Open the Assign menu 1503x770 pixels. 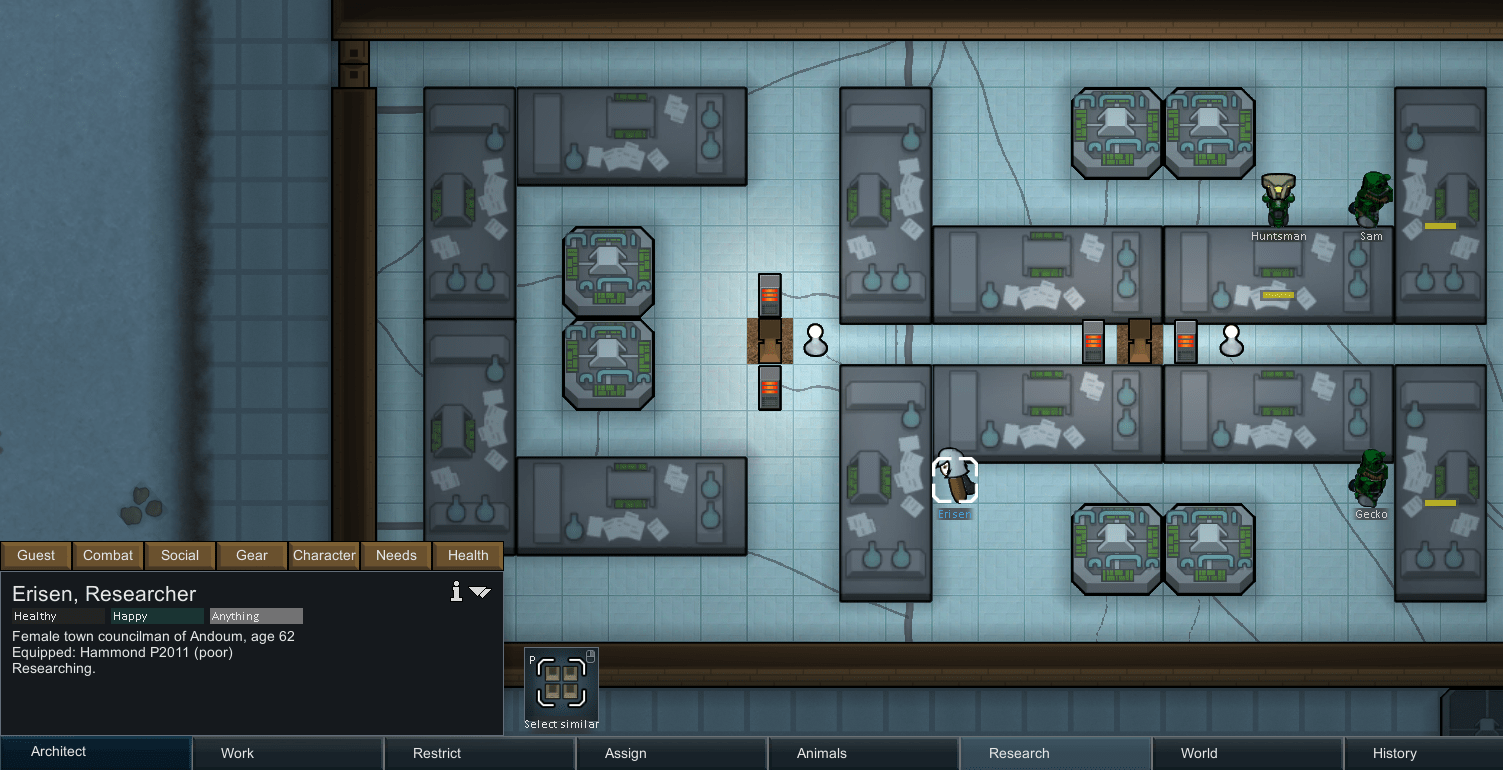click(625, 752)
